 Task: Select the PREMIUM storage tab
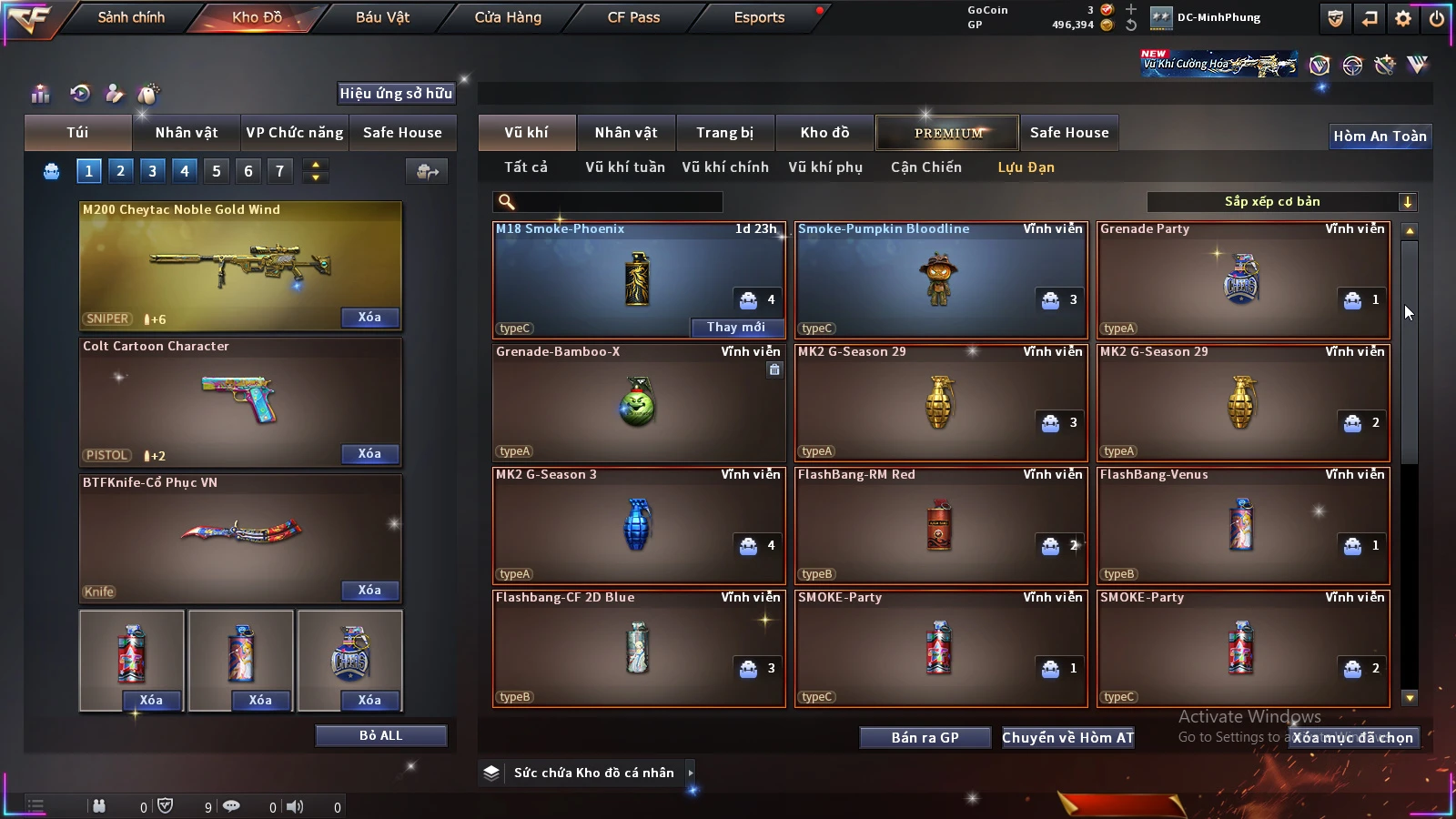point(947,133)
